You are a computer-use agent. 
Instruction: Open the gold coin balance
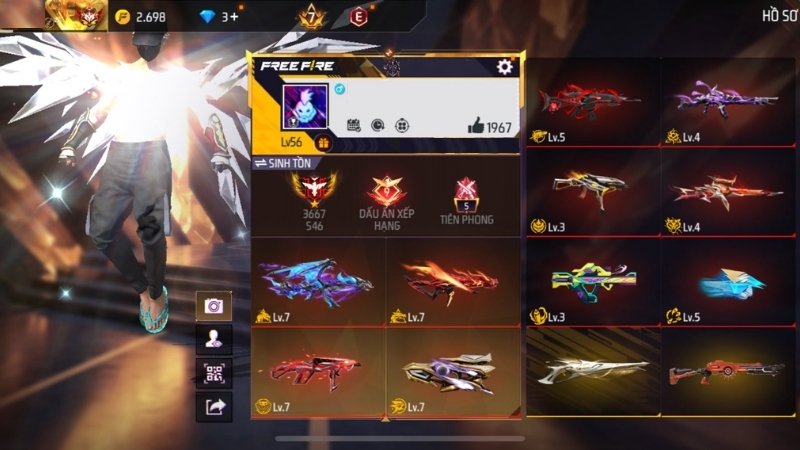point(139,16)
